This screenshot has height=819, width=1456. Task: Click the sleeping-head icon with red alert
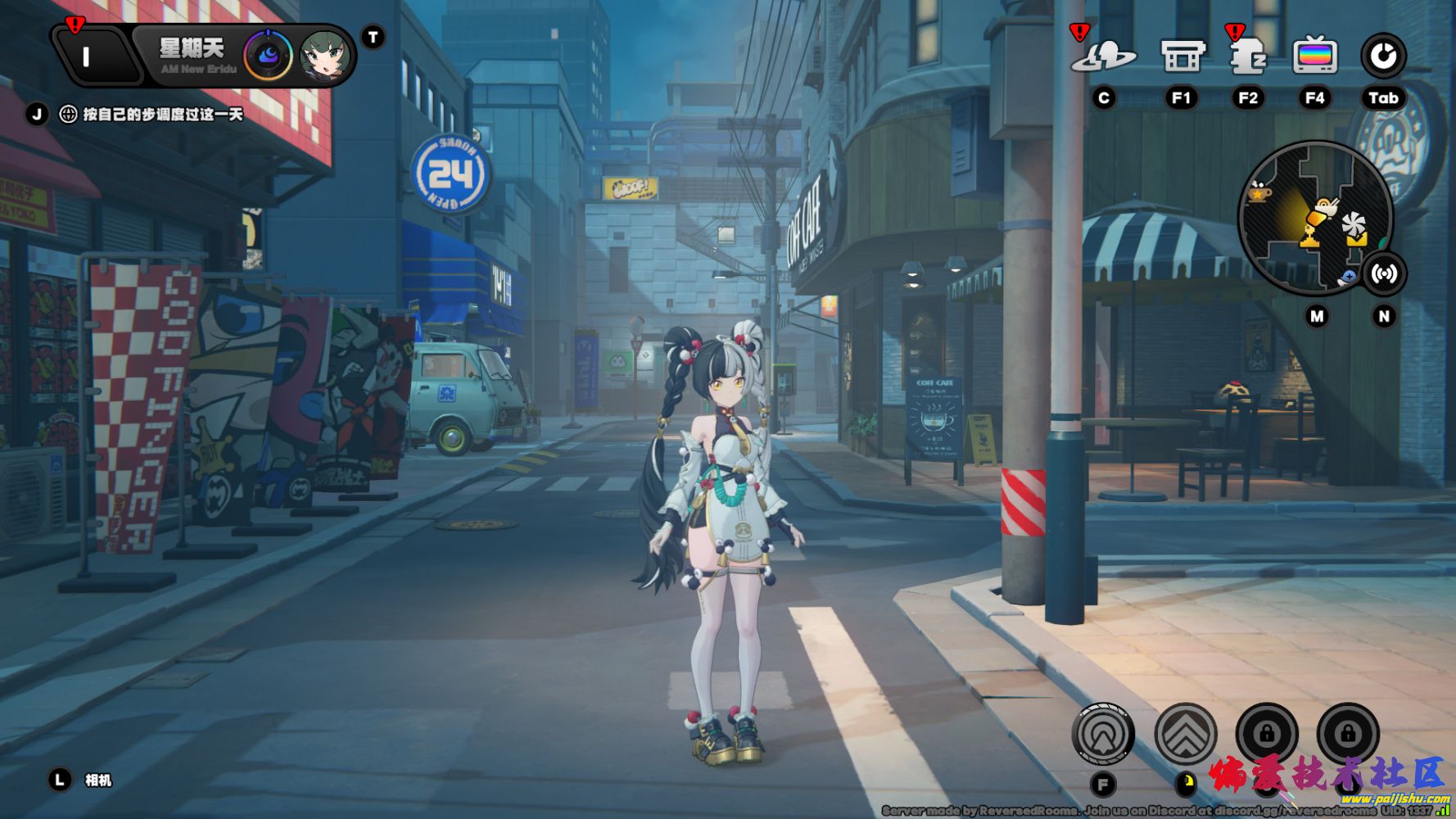pos(1247,57)
